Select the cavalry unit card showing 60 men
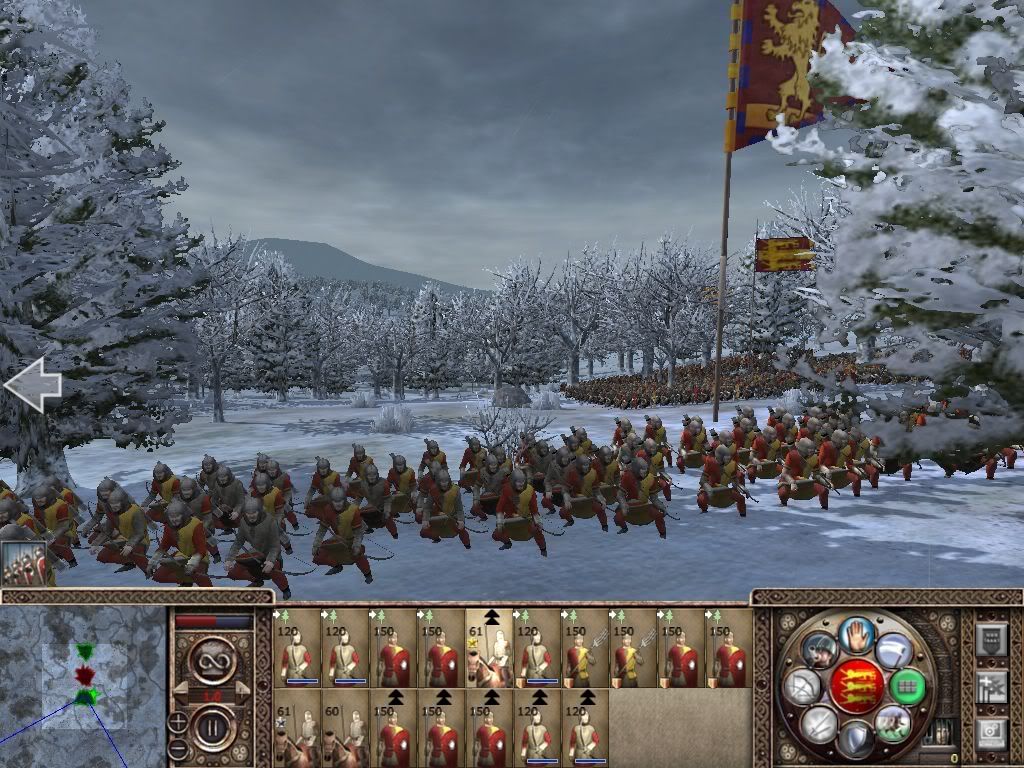The width and height of the screenshot is (1024, 768). click(344, 728)
